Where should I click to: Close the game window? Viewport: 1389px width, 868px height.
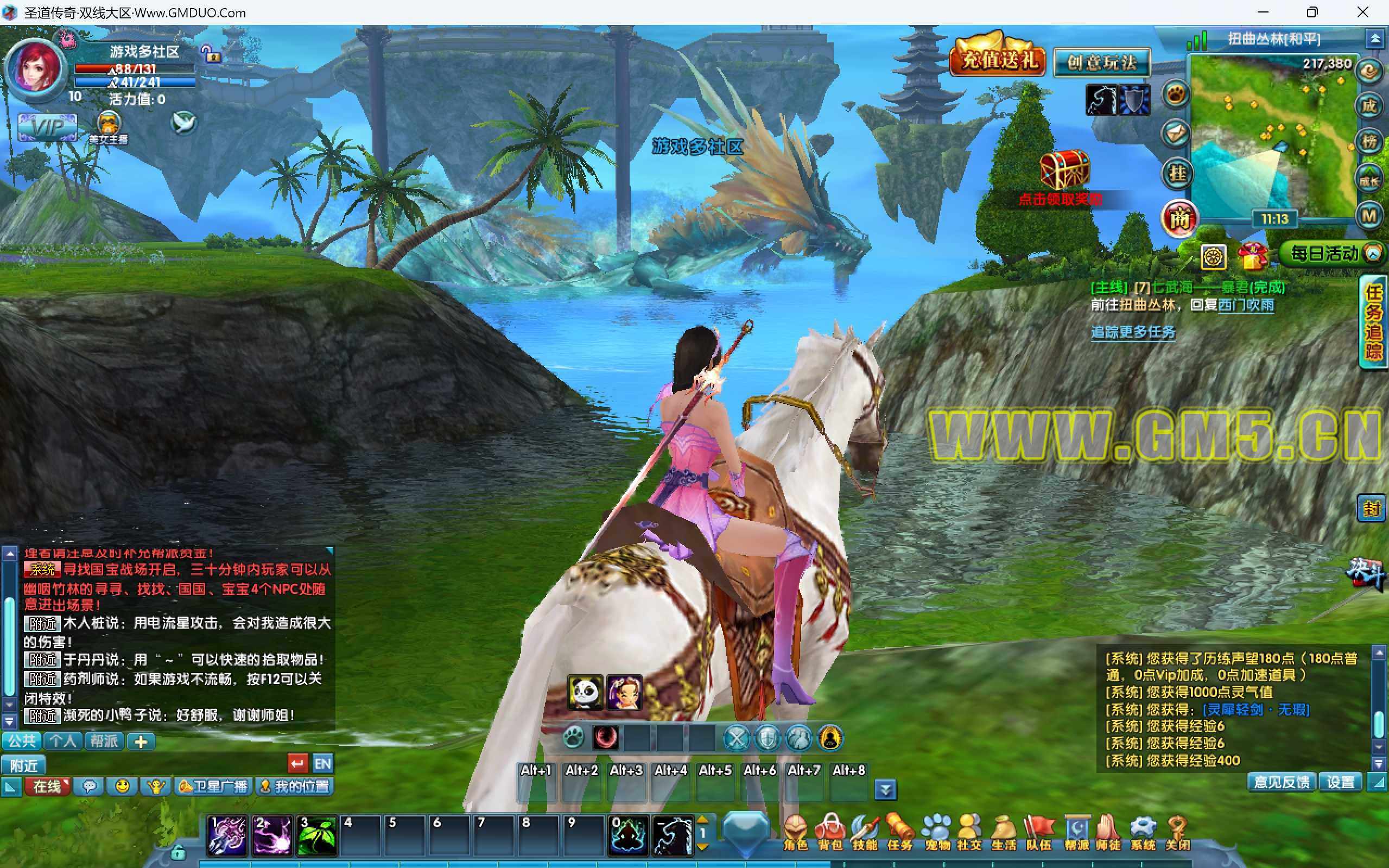pos(1362,12)
